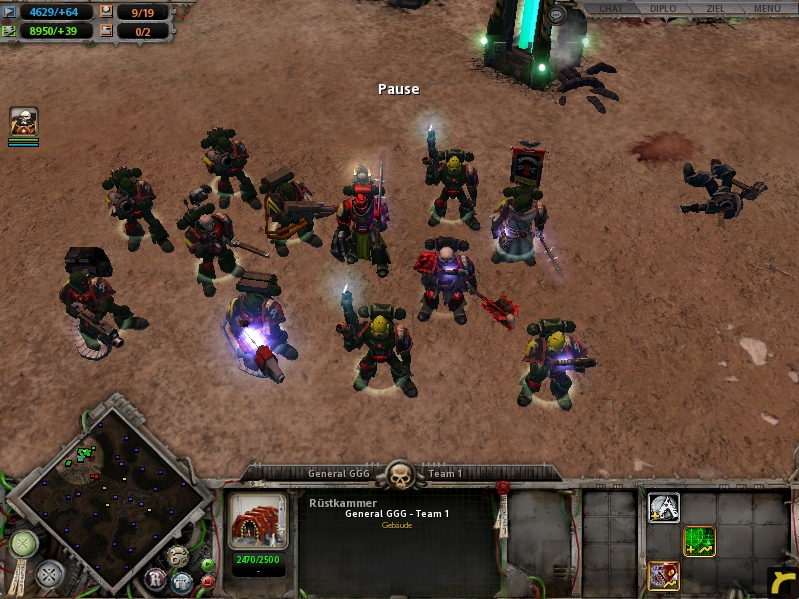Click the small red stop button
Screen dimensions: 799x599
click(207, 581)
